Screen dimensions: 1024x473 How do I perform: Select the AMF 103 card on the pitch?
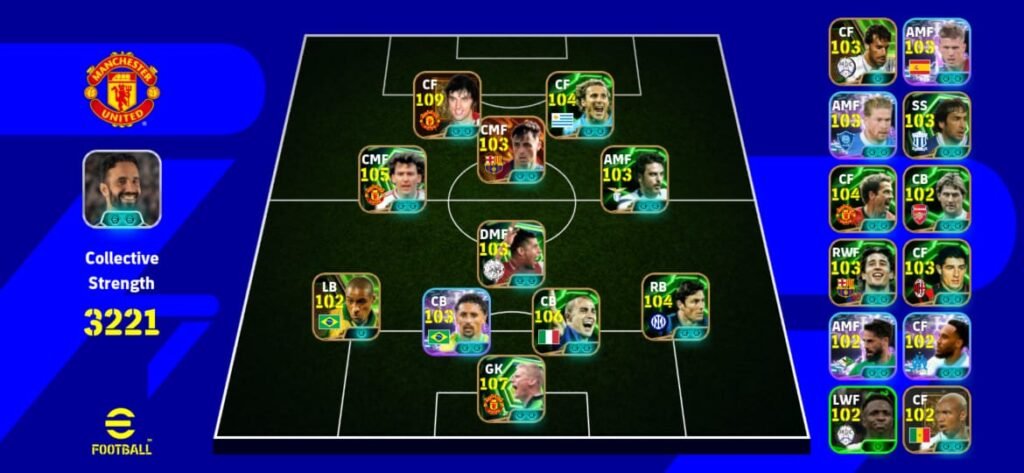tap(634, 179)
